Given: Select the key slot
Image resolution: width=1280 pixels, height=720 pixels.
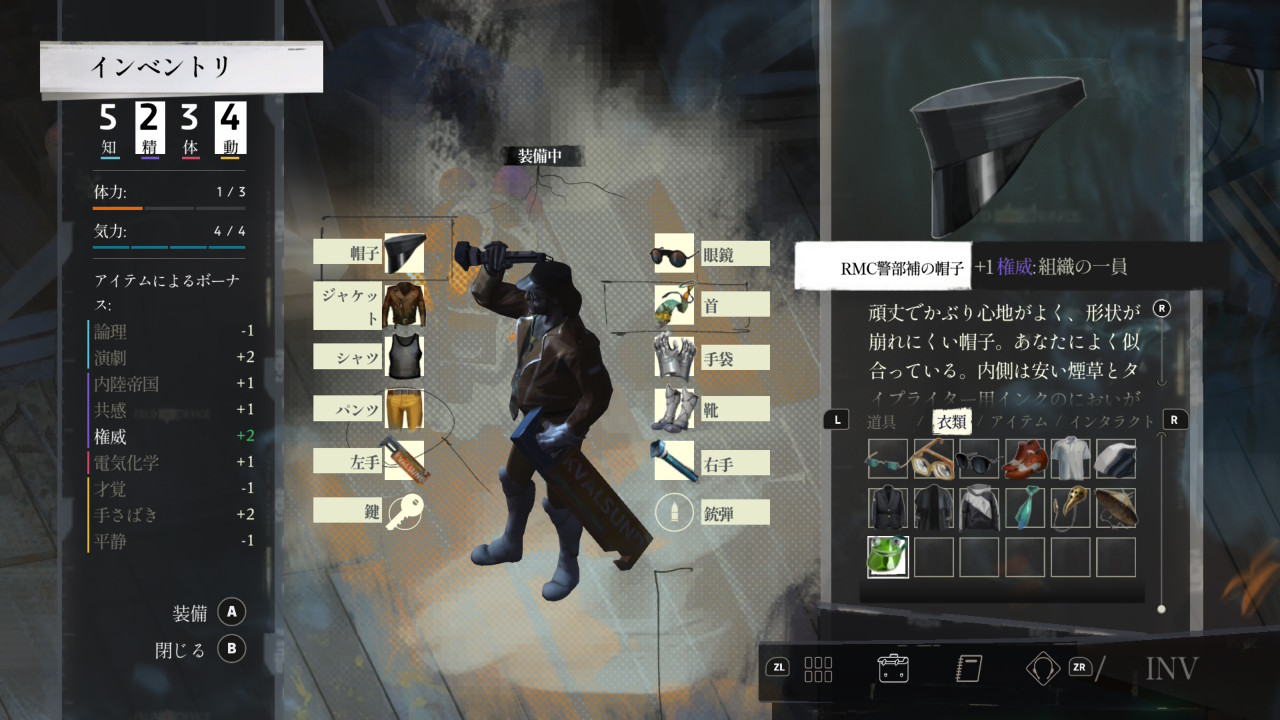Looking at the screenshot, I should coord(404,511).
